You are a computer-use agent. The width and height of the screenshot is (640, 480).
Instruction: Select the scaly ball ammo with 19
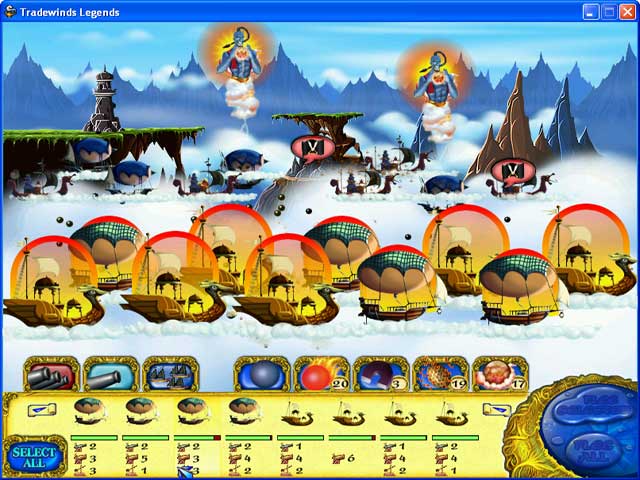click(440, 374)
